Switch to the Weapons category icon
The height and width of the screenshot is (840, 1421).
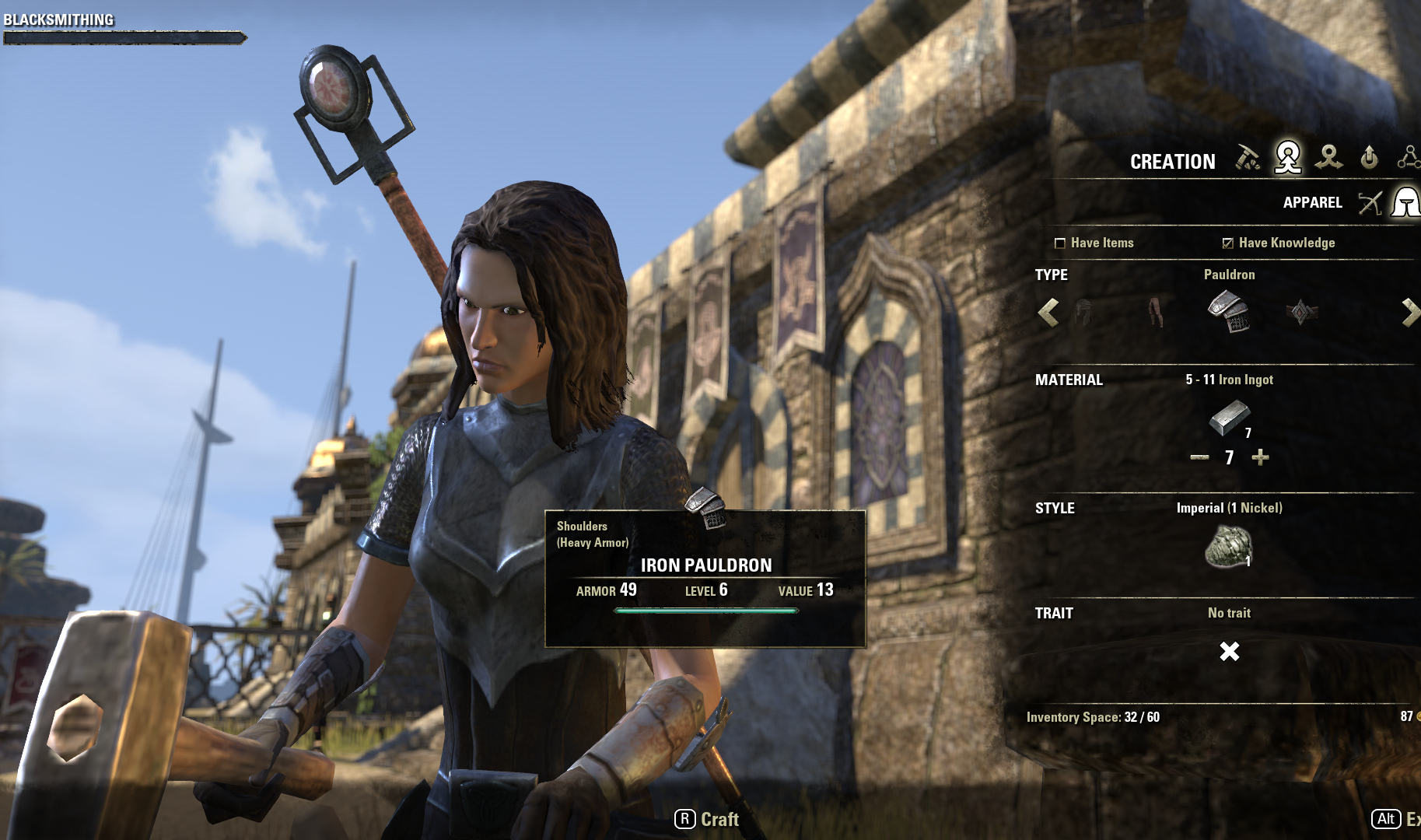(x=1370, y=203)
